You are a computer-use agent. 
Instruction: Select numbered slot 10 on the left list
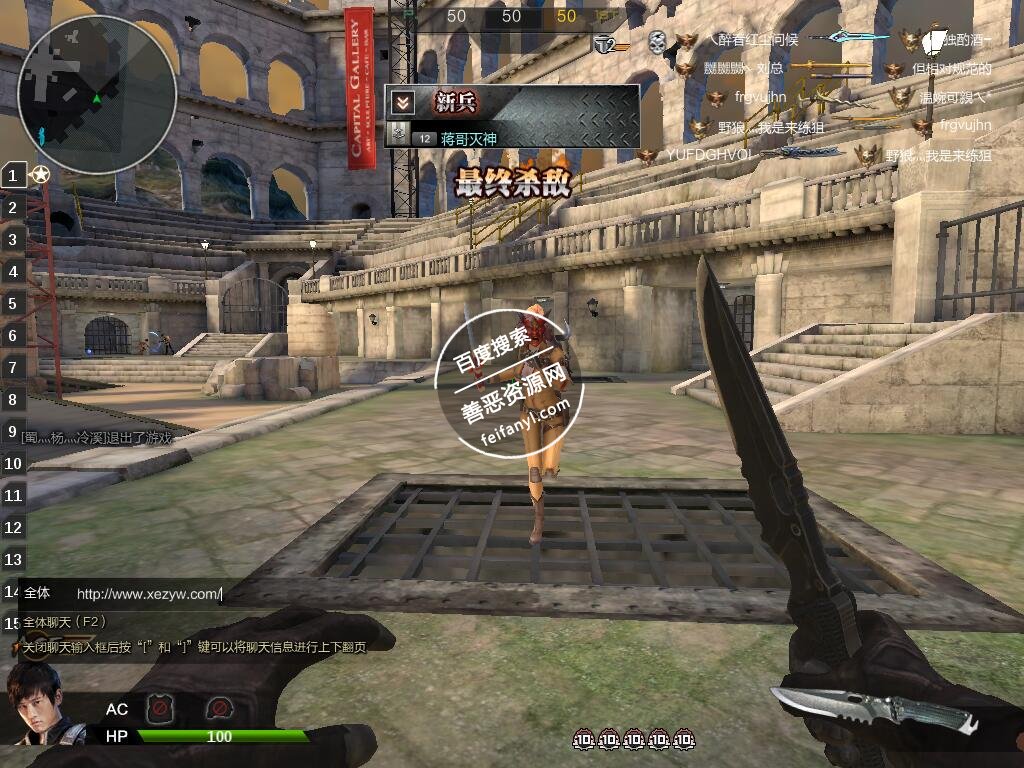coord(13,463)
